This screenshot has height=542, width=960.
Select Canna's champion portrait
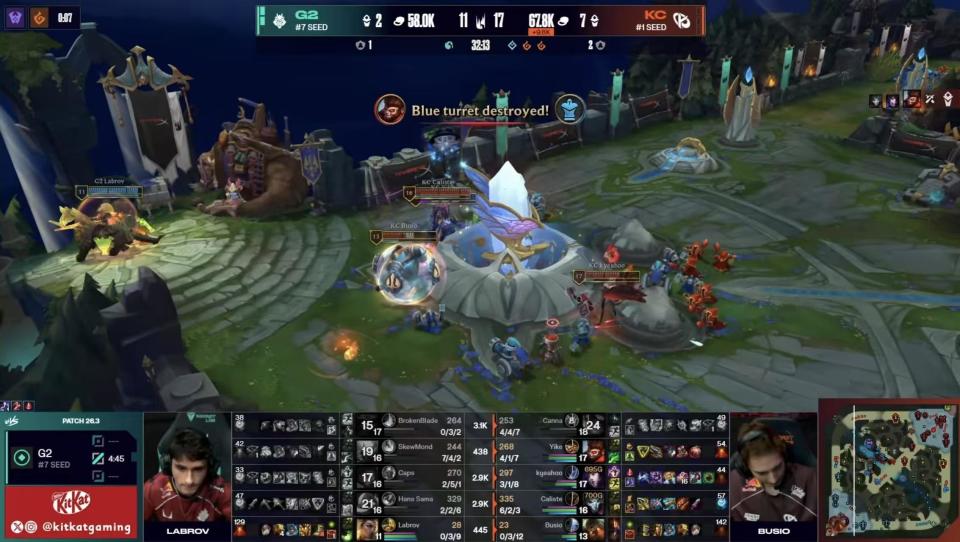point(593,424)
